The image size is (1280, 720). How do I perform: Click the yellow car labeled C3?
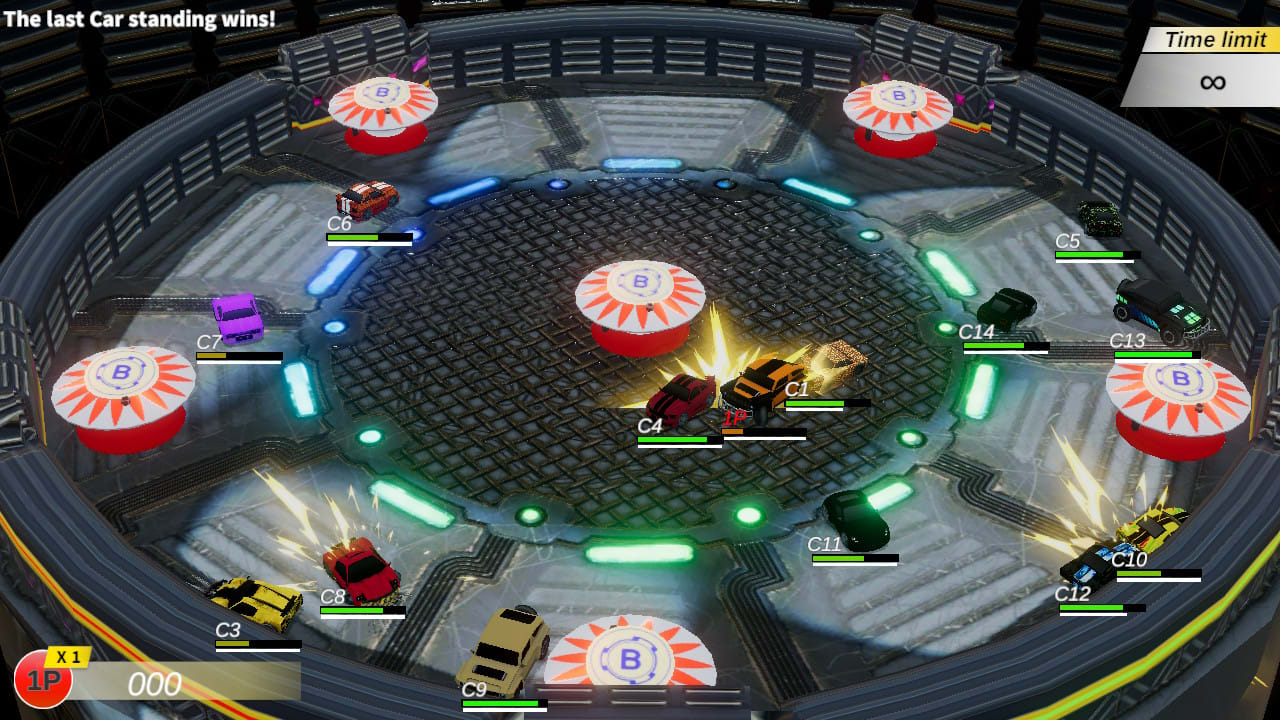coord(255,600)
